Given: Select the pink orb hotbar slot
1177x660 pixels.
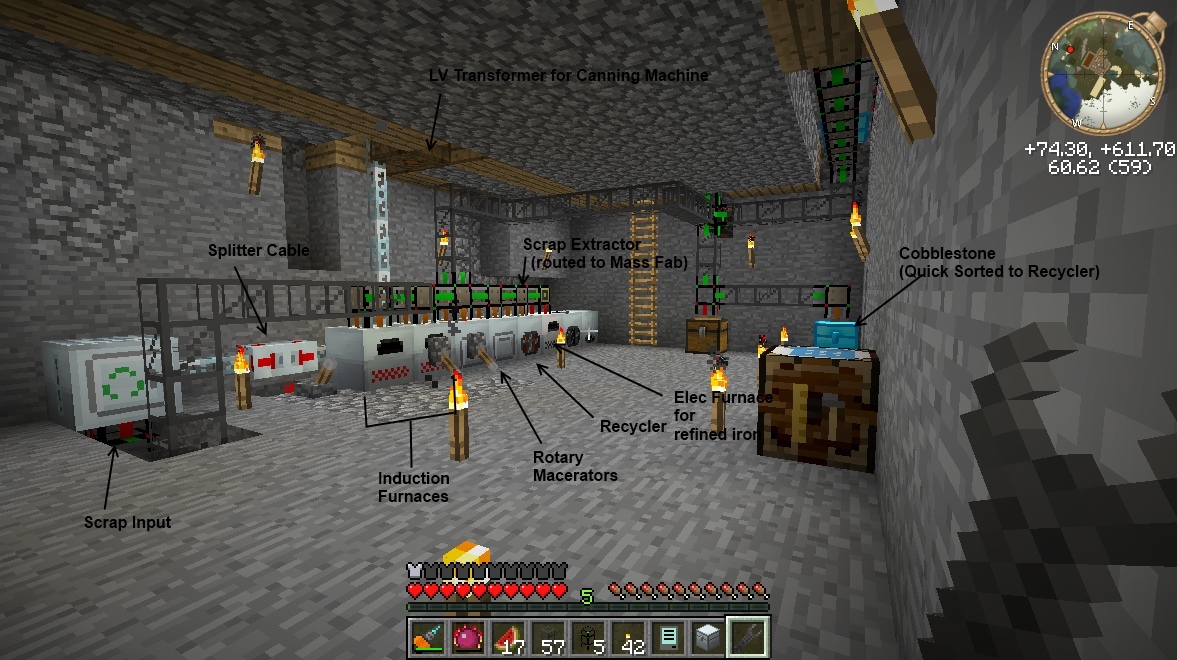Looking at the screenshot, I should click(467, 637).
